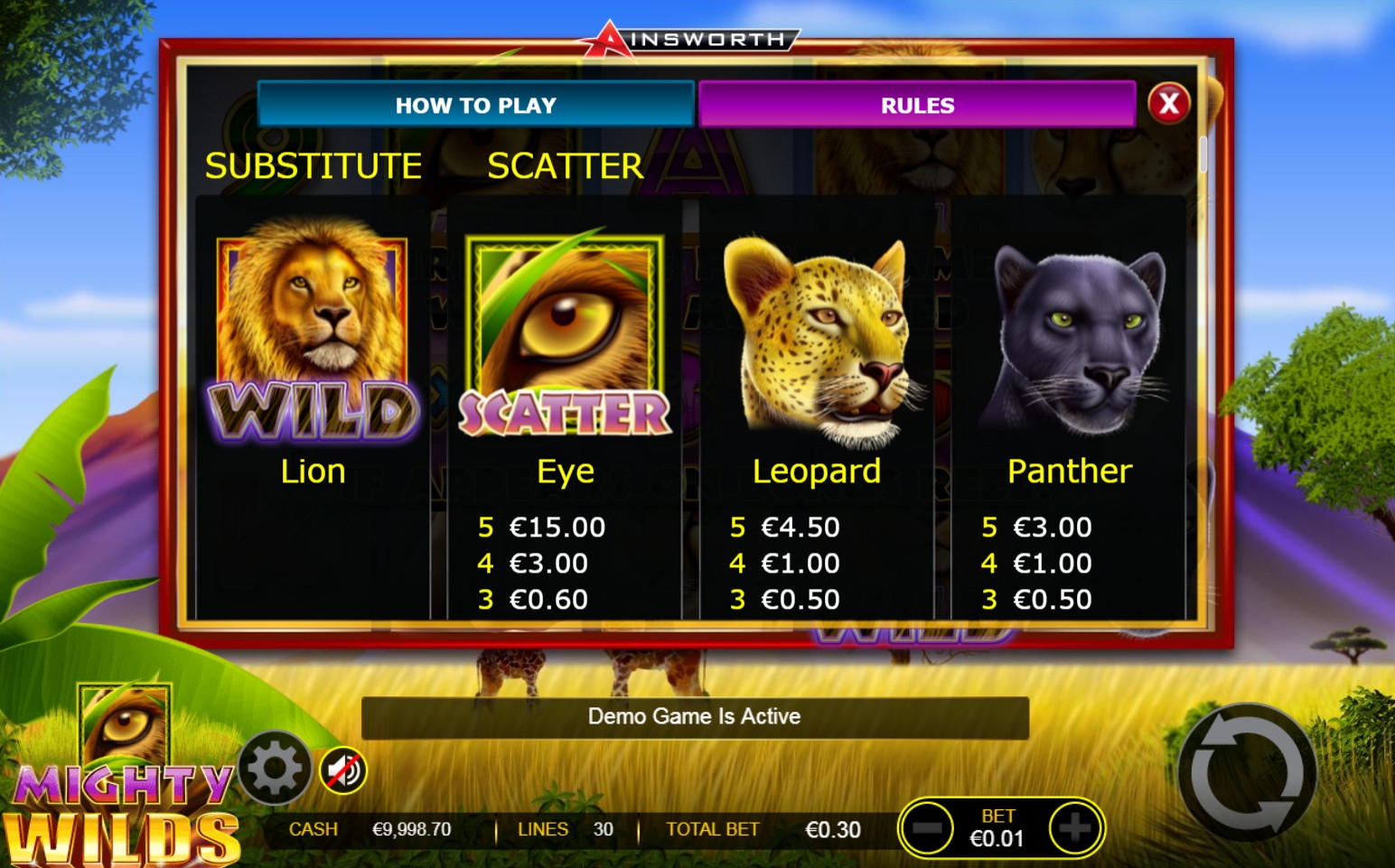1395x868 pixels.
Task: Close the paytable with the red X
Action: [1168, 104]
